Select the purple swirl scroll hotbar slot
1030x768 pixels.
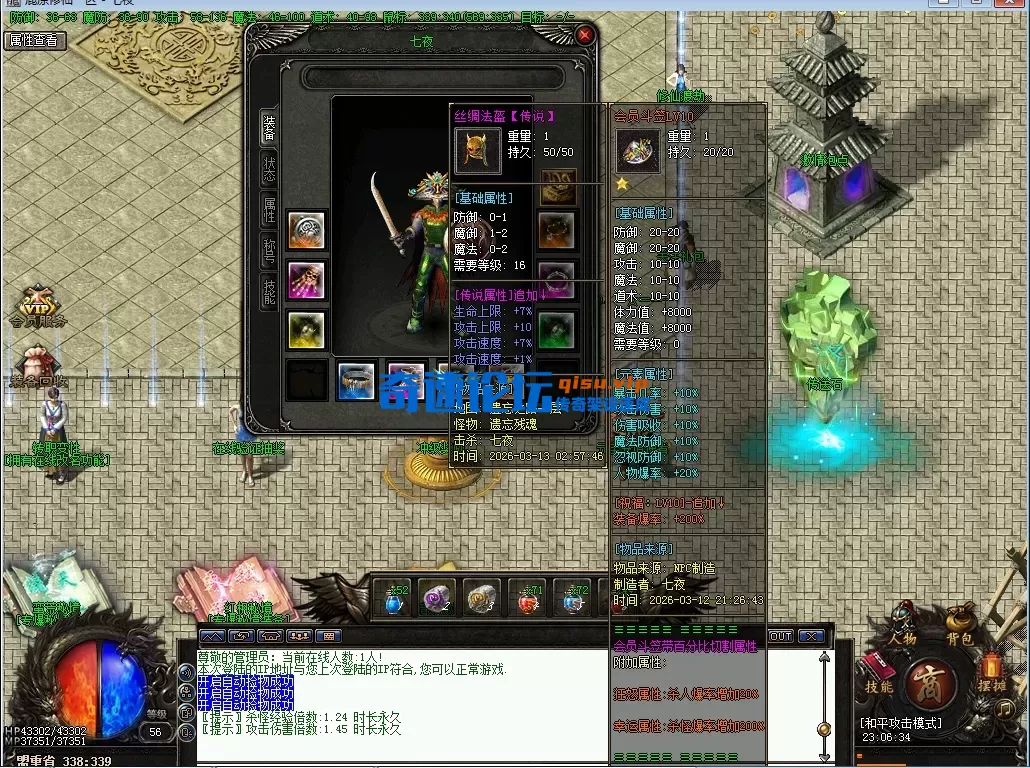435,598
